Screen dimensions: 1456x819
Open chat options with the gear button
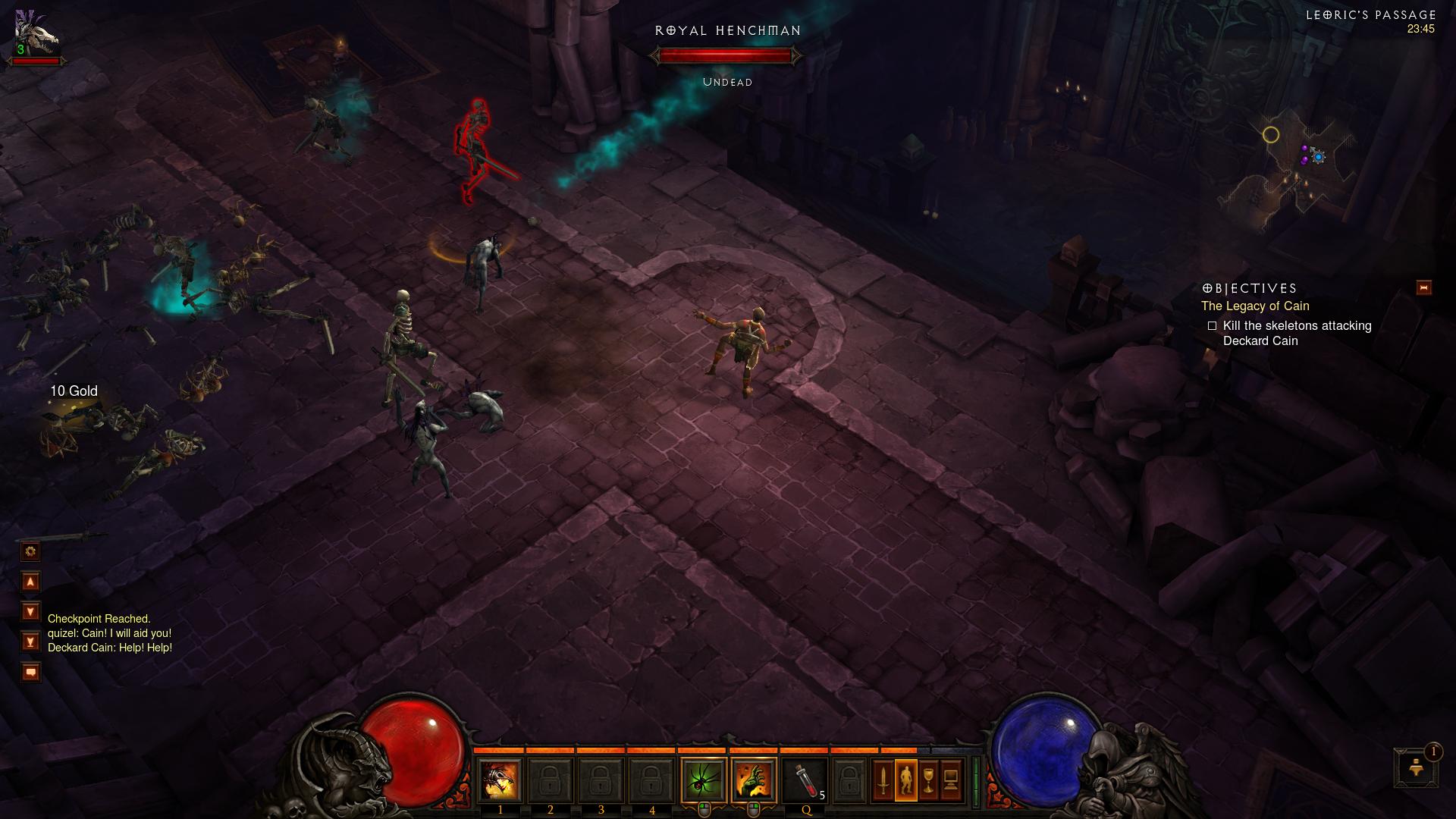pyautogui.click(x=31, y=551)
